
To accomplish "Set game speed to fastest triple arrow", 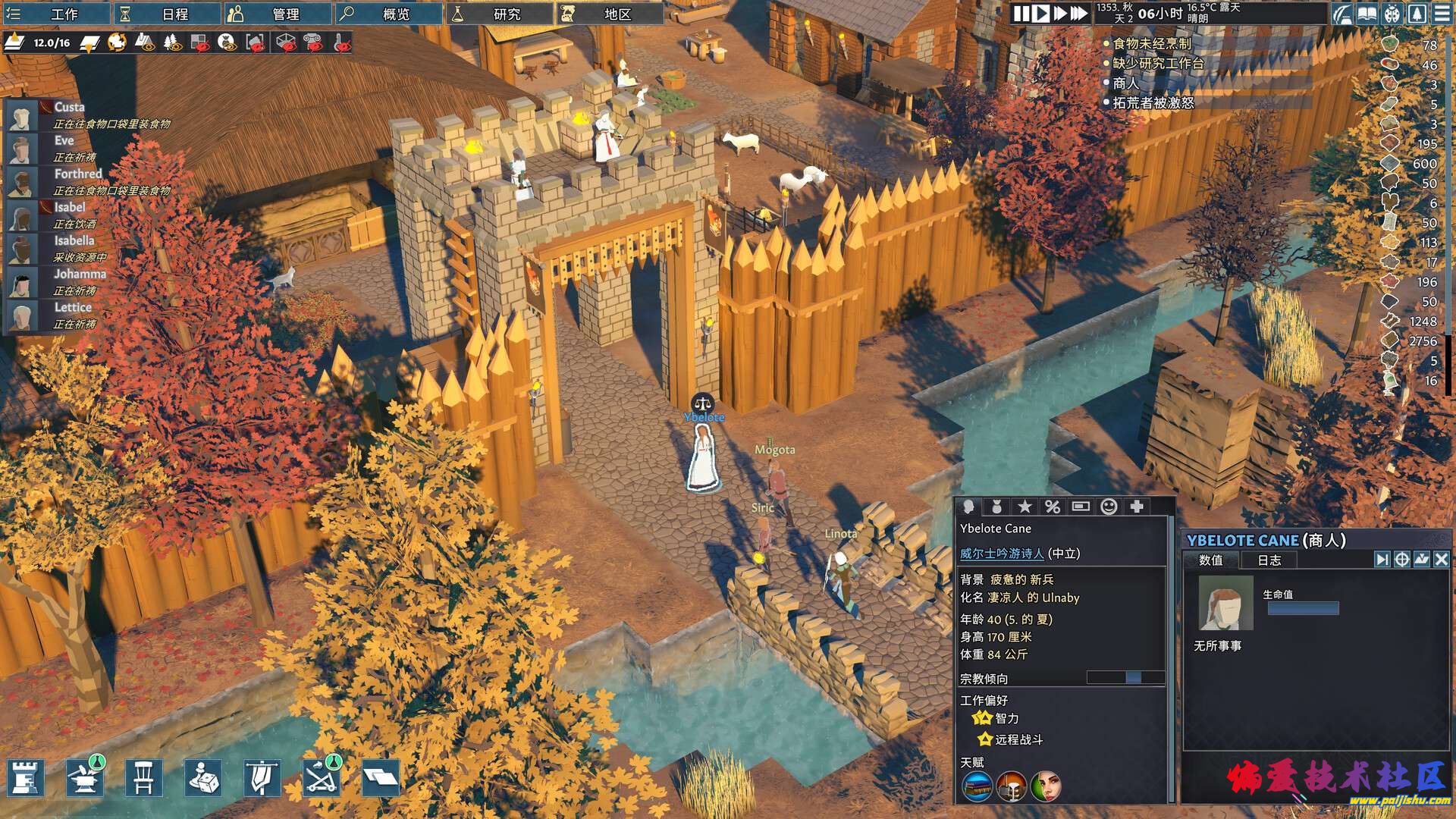I will 1078,14.
